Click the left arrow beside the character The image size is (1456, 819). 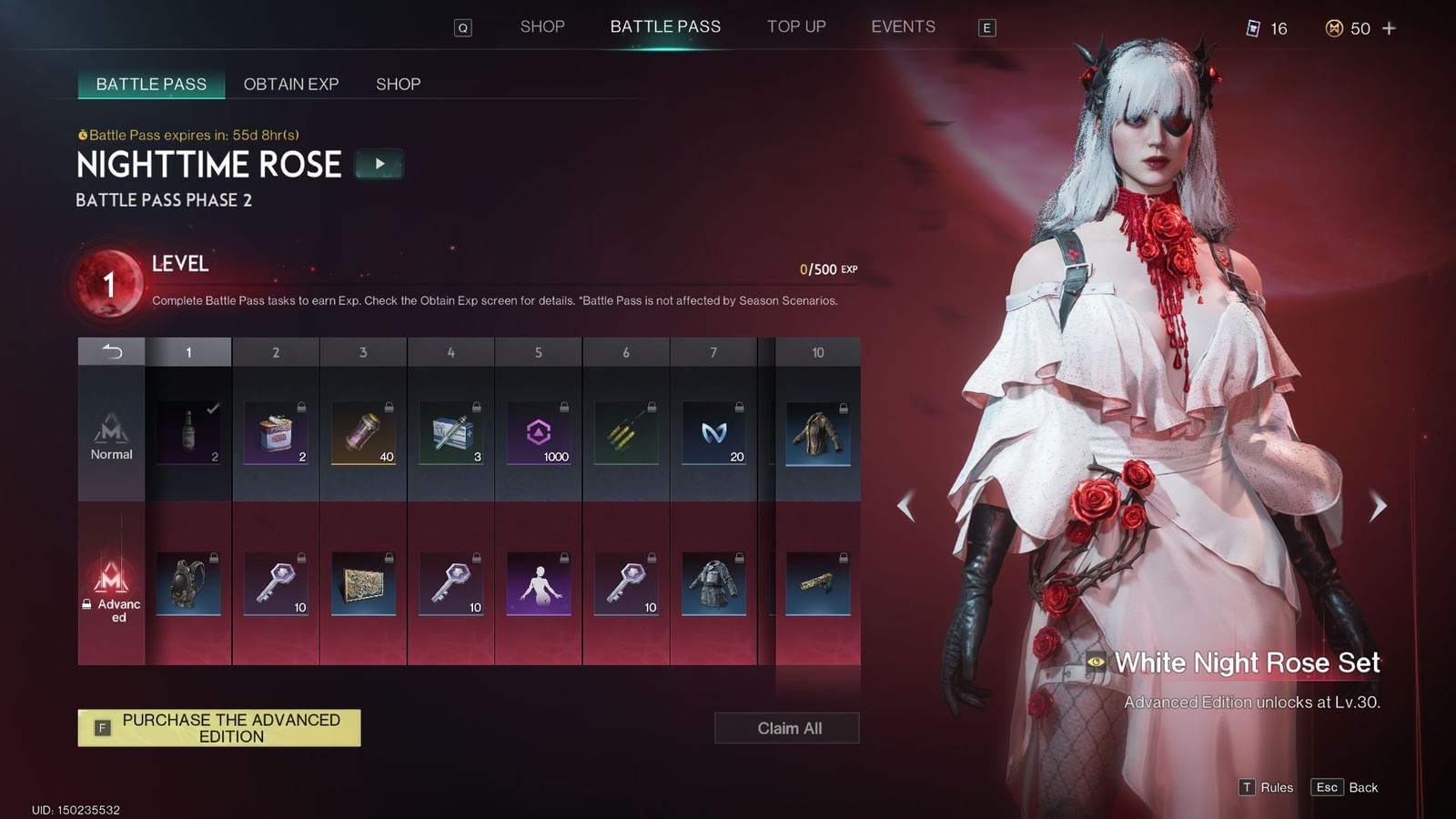905,506
